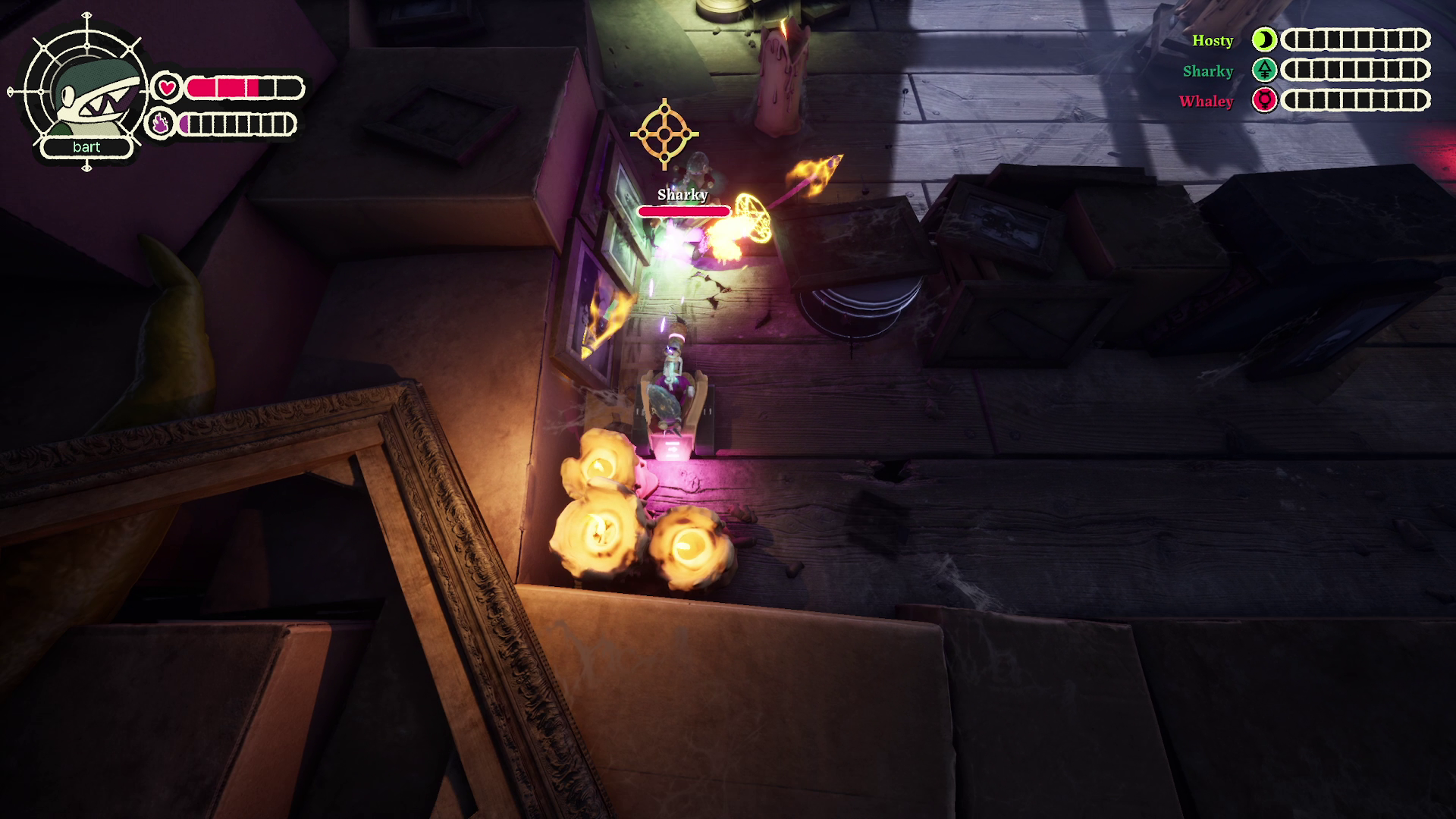Image resolution: width=1456 pixels, height=819 pixels.
Task: Click the Whaley player name label
Action: [1207, 102]
